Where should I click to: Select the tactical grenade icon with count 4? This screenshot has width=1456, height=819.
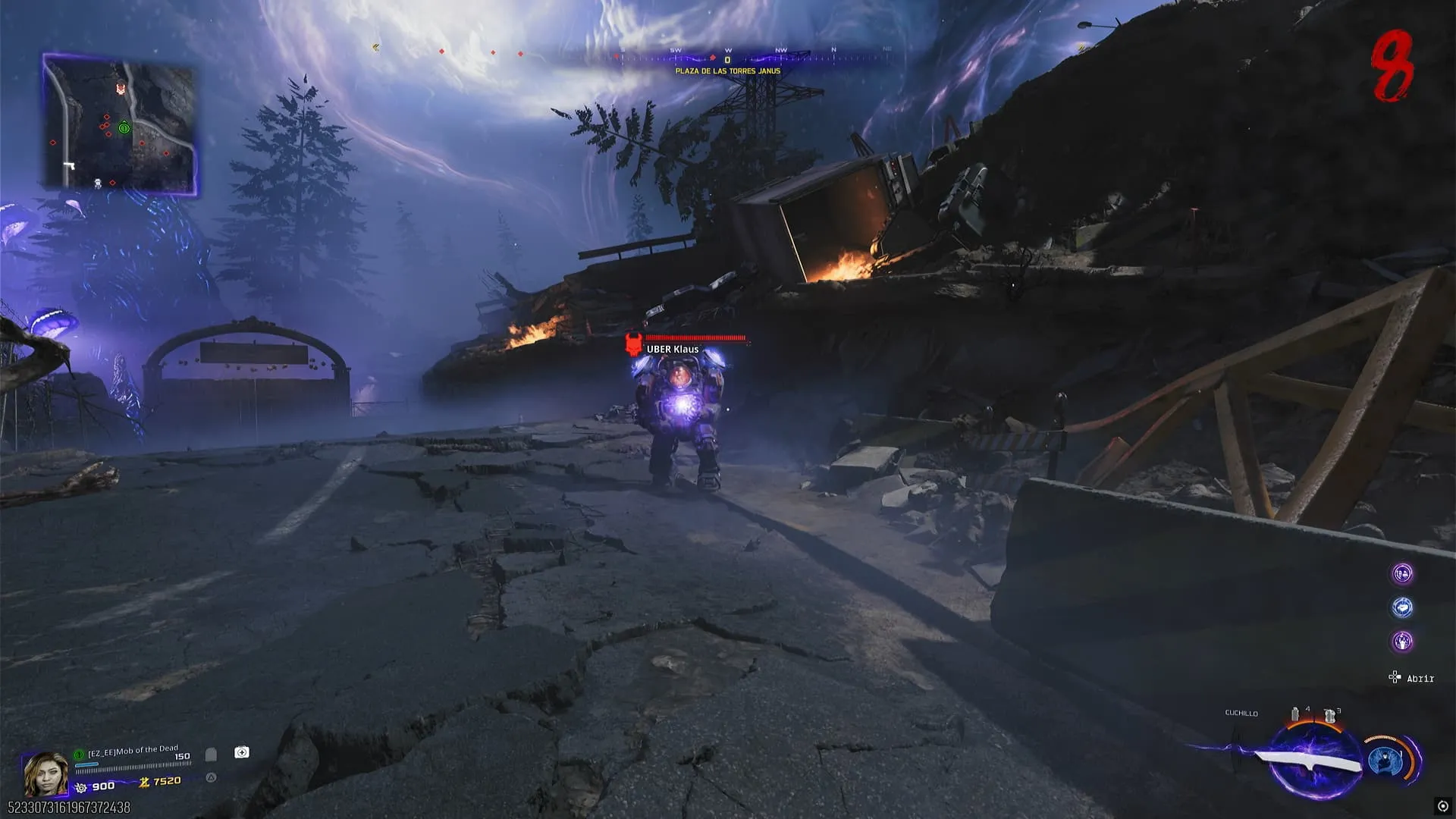click(x=1295, y=714)
